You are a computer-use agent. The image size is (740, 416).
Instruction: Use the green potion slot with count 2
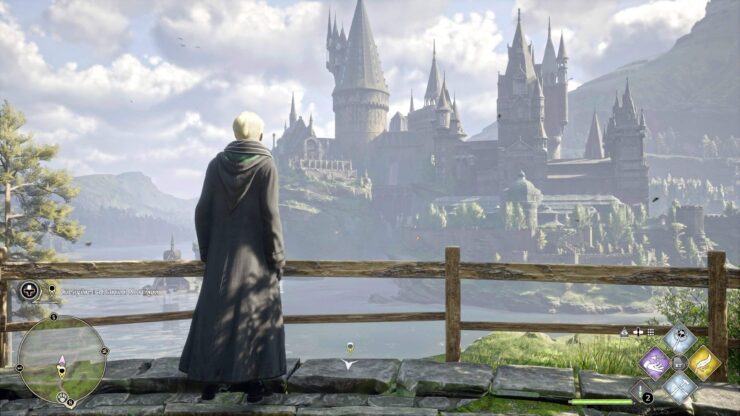click(641, 391)
